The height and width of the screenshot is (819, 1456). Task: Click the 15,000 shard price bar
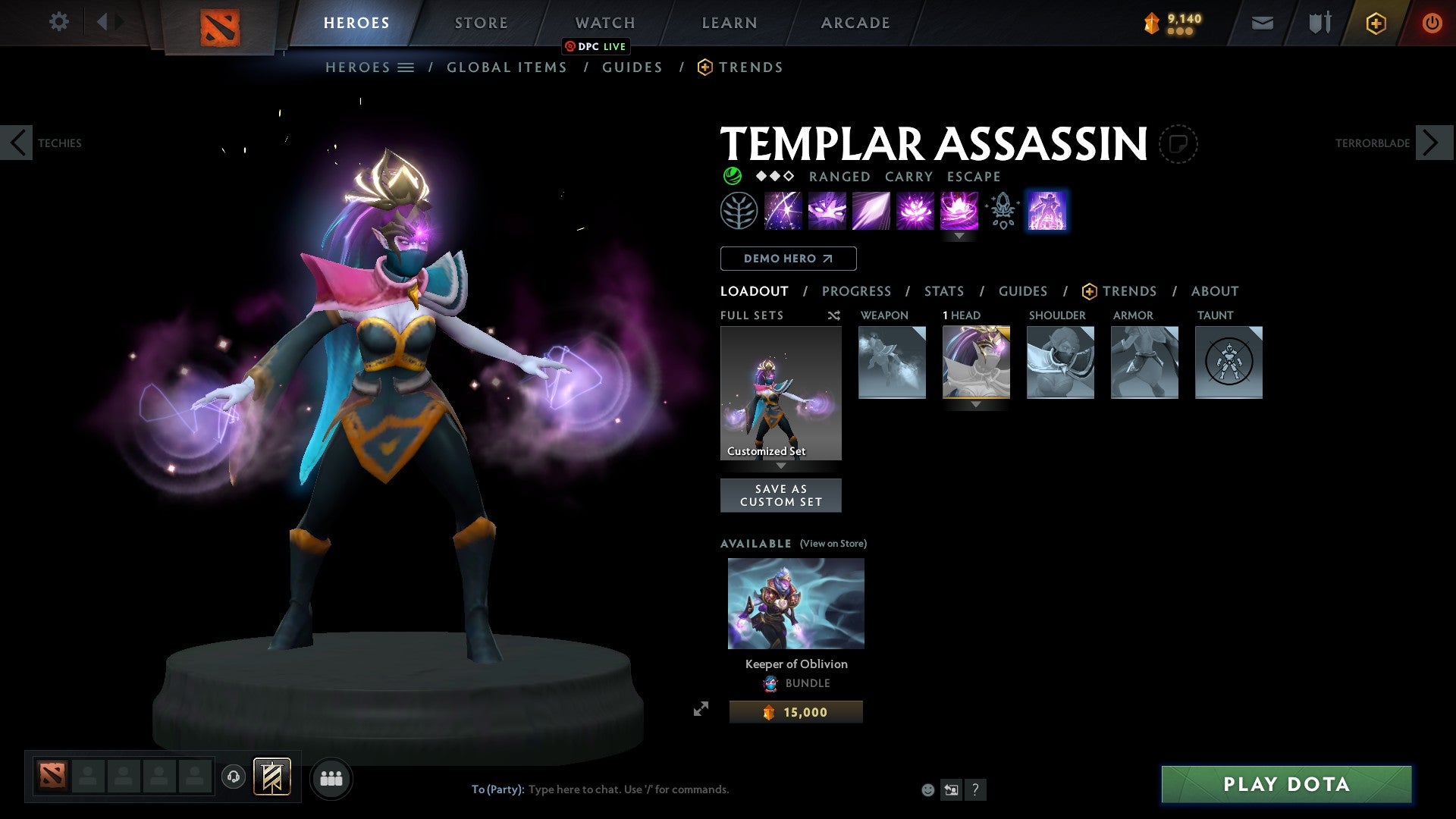click(x=795, y=711)
